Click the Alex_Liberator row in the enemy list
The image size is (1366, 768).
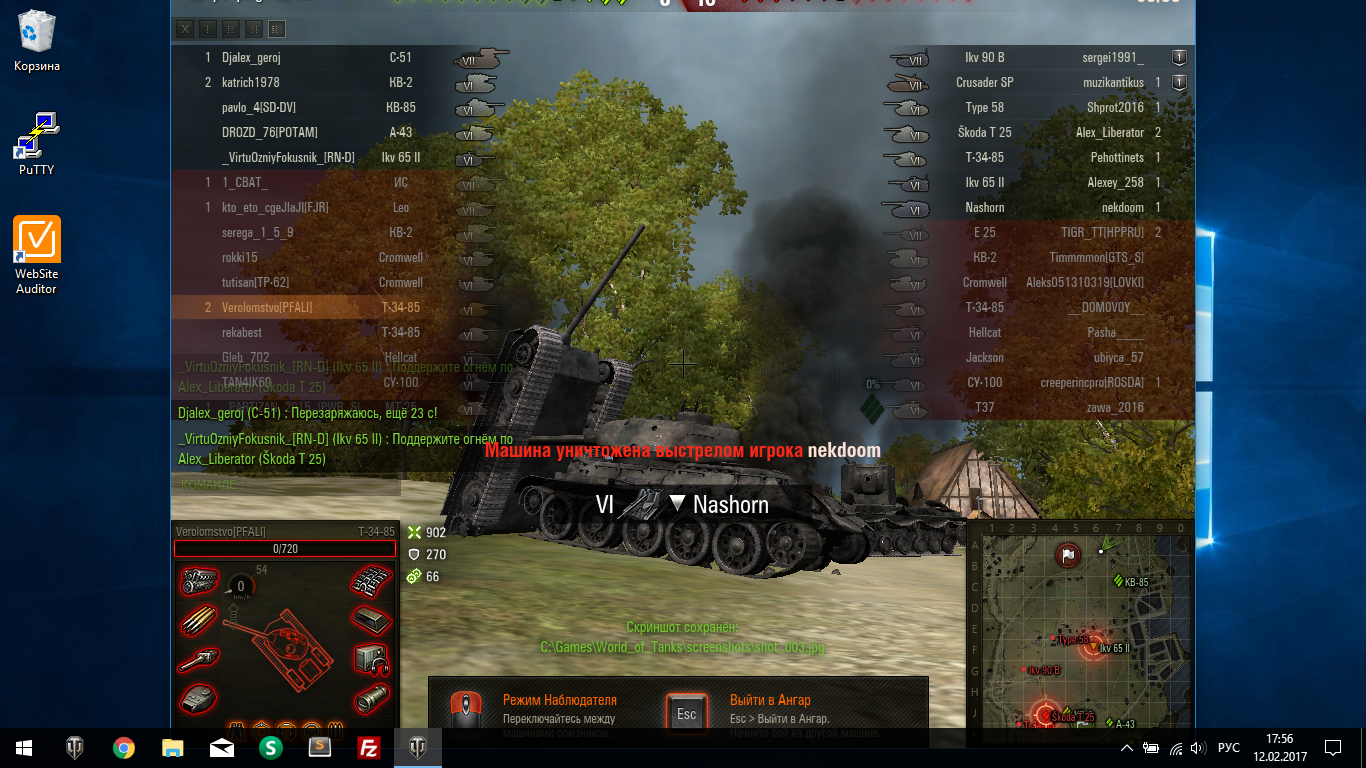(x=1109, y=133)
